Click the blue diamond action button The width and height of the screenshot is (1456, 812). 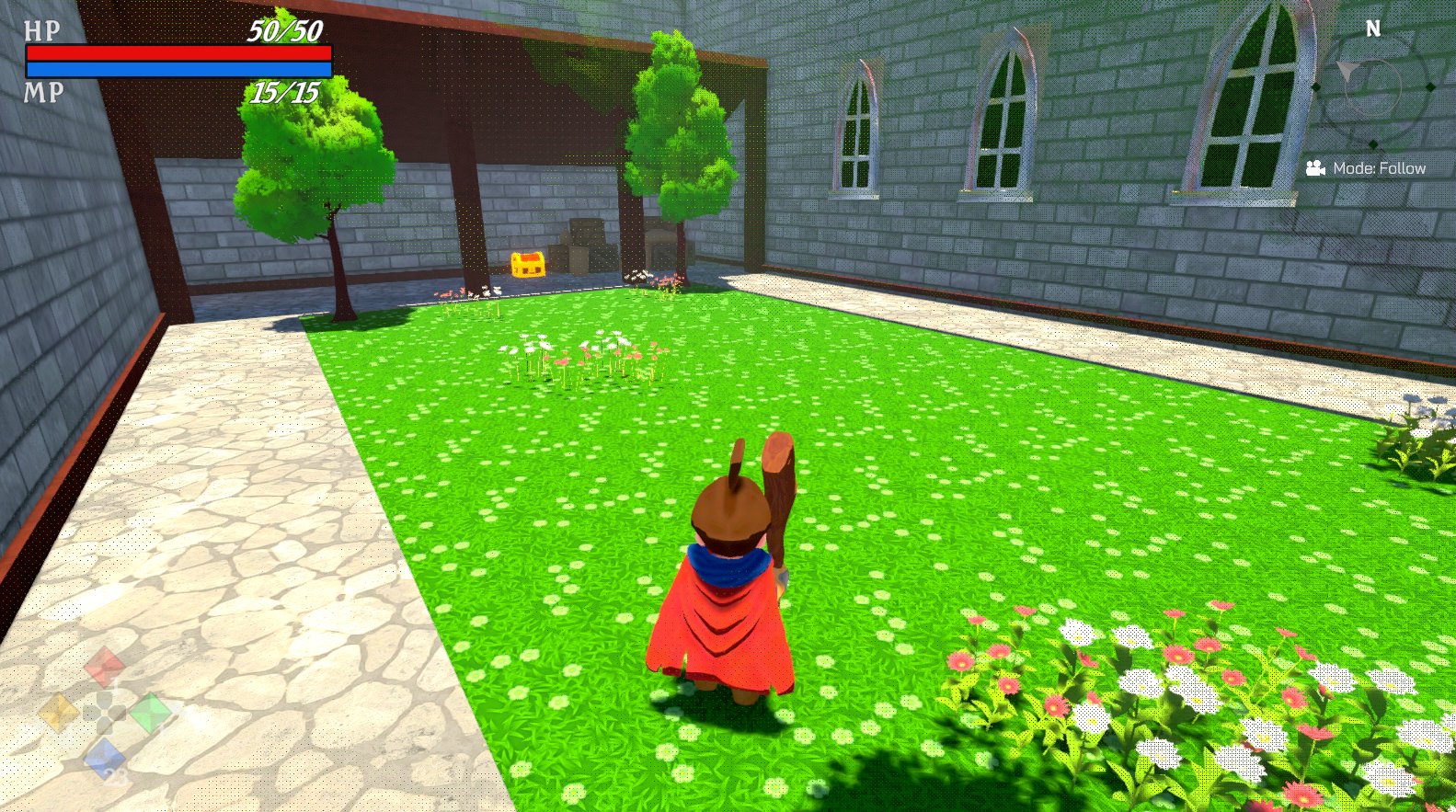point(104,757)
